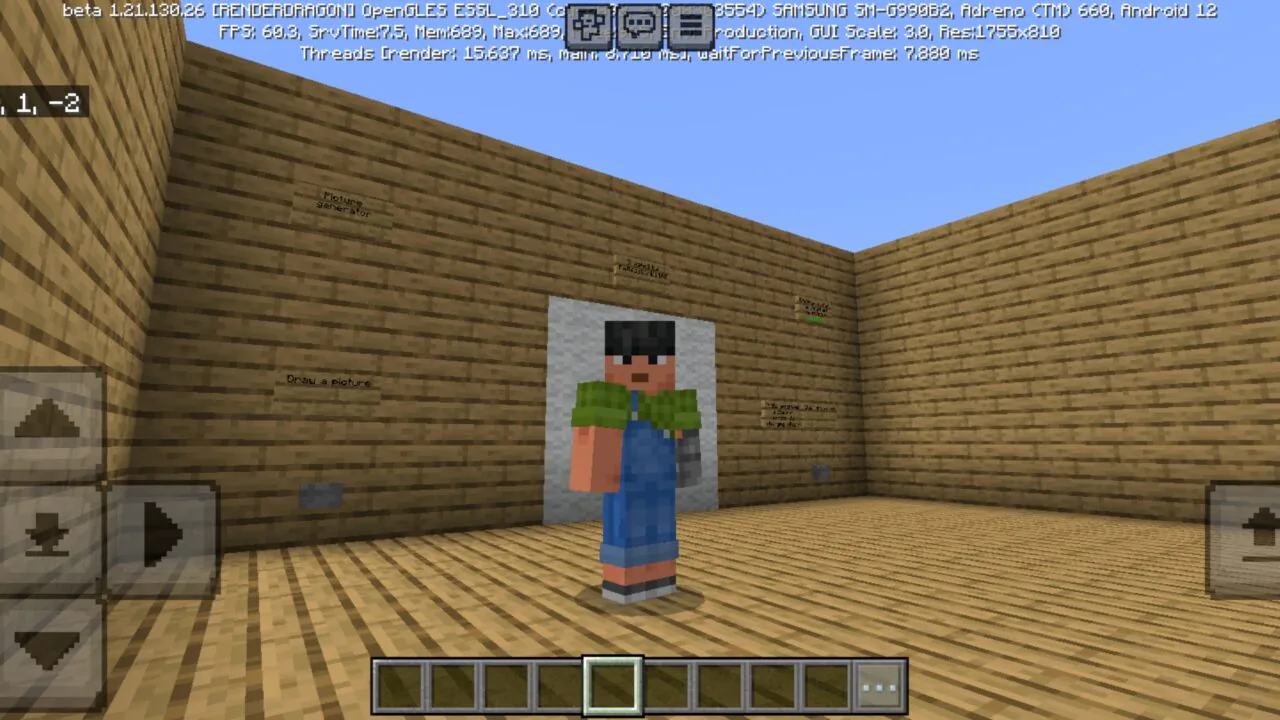This screenshot has height=720, width=1280.
Task: Select the last hotbar slot
Action: [x=827, y=684]
